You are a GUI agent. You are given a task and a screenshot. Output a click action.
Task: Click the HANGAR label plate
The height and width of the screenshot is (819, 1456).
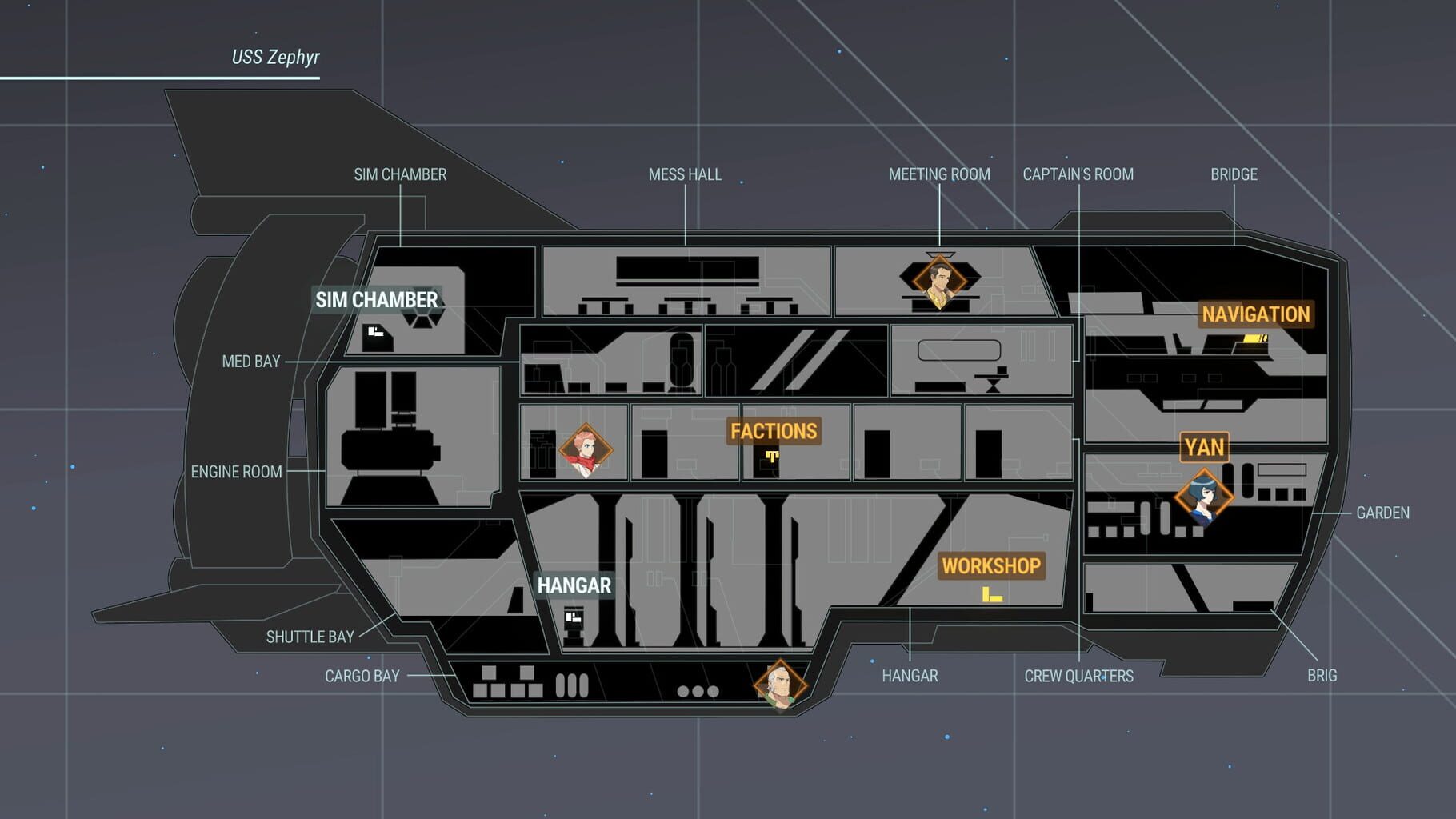click(574, 585)
